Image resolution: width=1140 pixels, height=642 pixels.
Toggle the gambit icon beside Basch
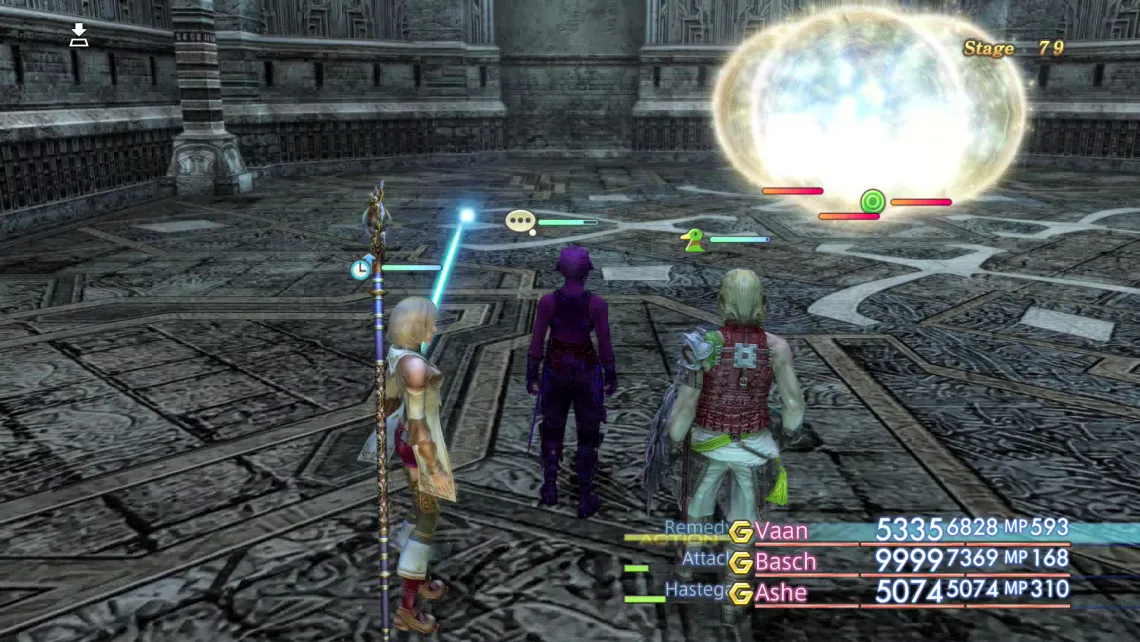[x=740, y=562]
